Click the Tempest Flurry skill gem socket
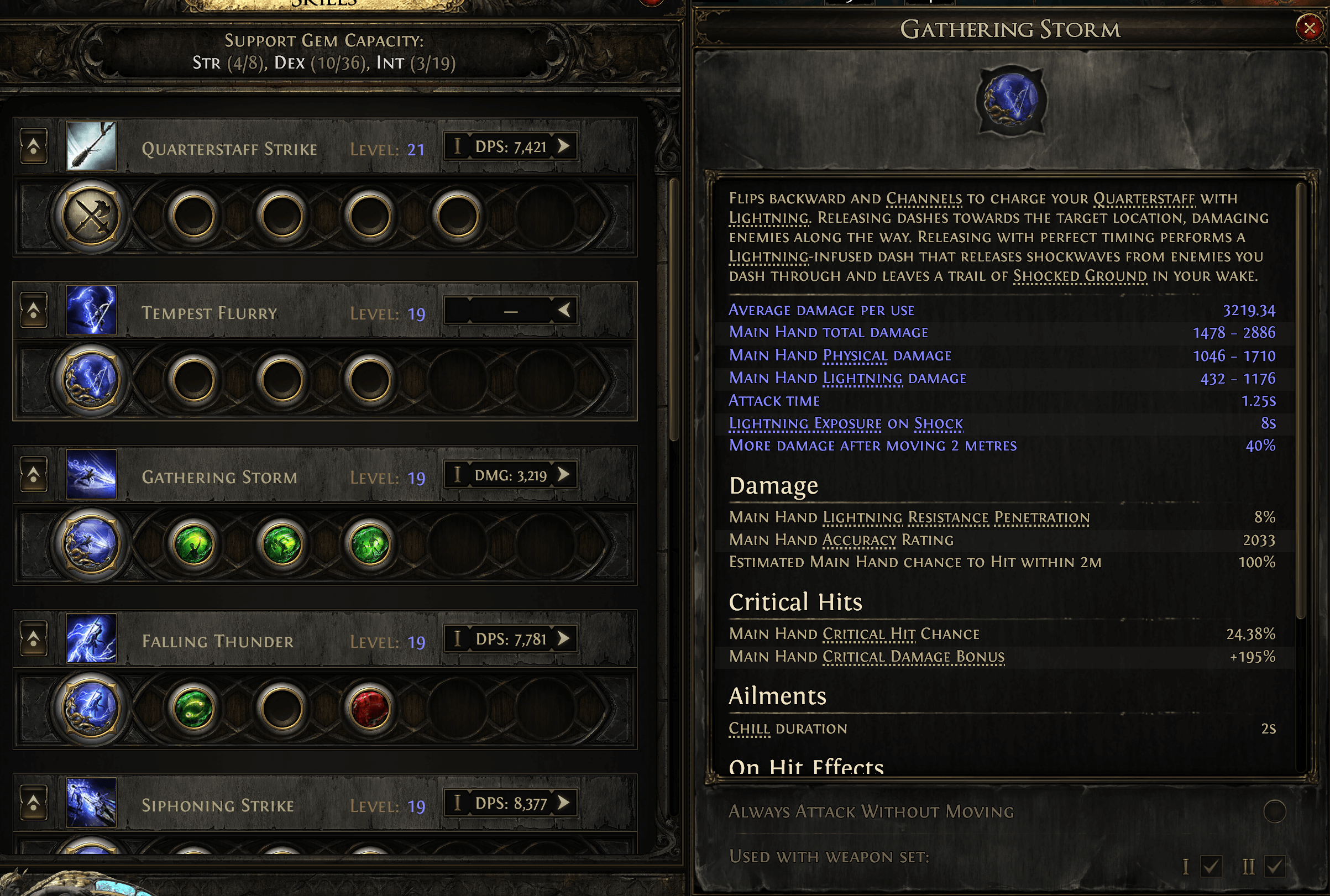 coord(91,380)
